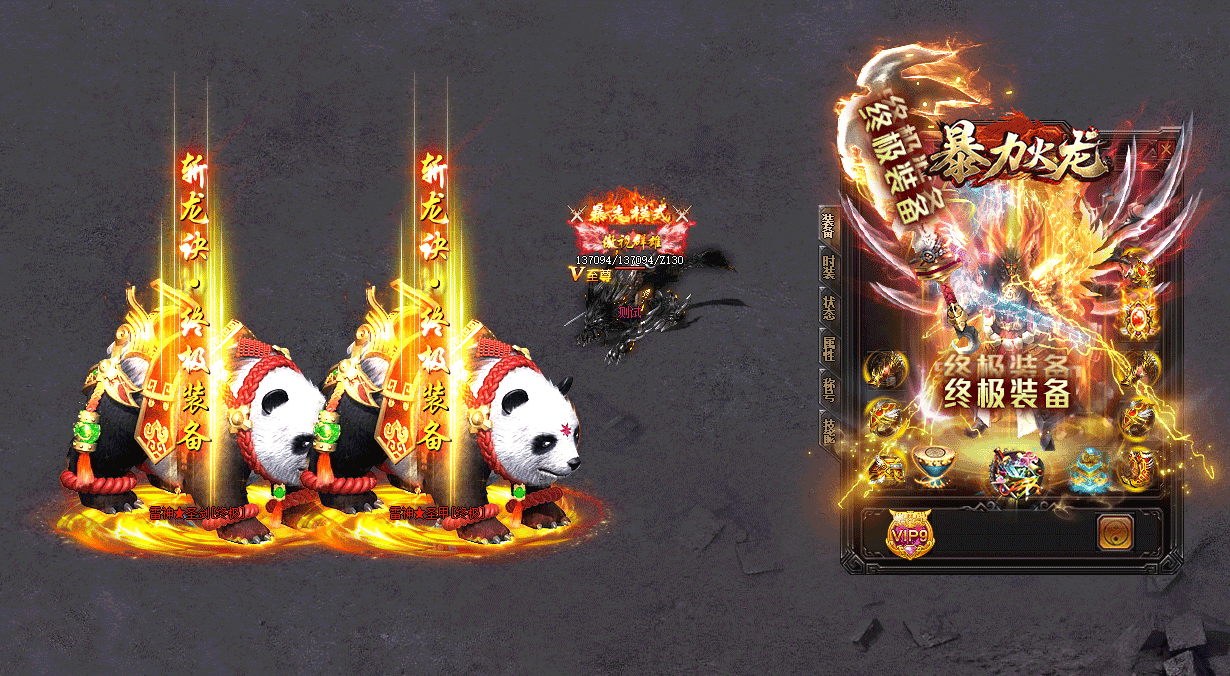Click the VIP9 badge
This screenshot has height=676, width=1230.
908,532
